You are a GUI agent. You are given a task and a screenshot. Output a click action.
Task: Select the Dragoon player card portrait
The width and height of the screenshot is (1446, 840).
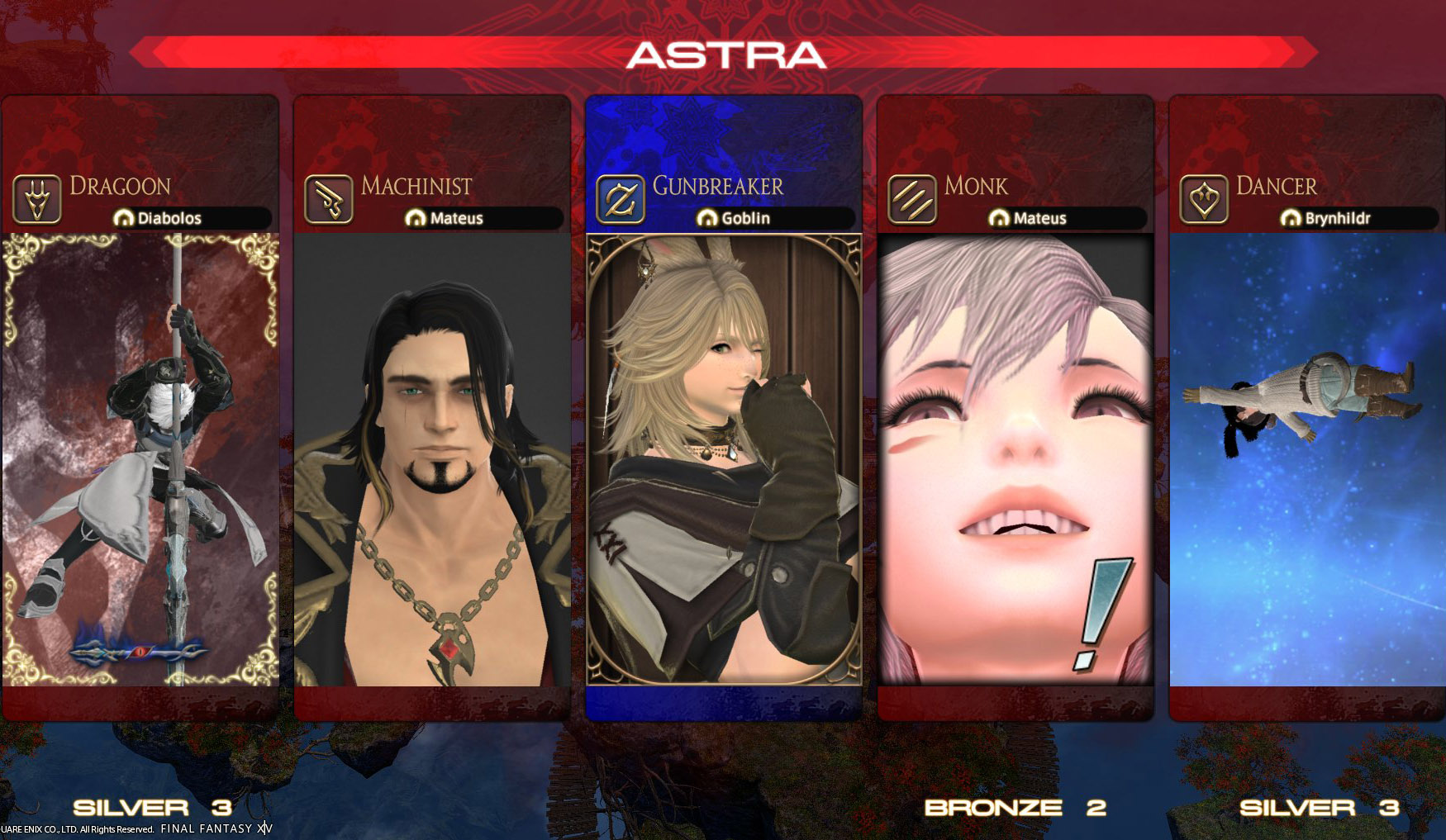pos(140,459)
